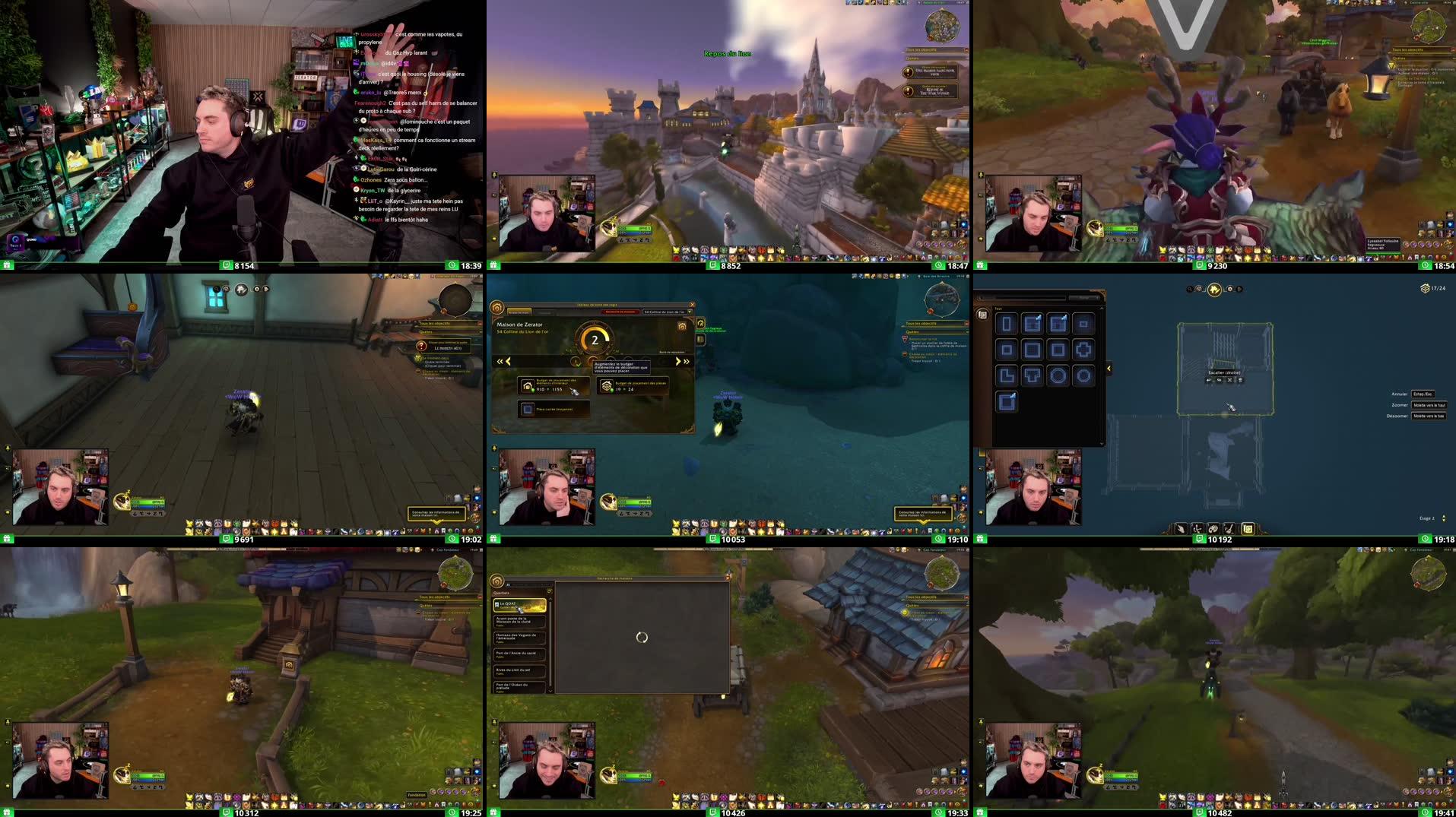Image resolution: width=1456 pixels, height=817 pixels.
Task: Select the L-shaped room piece in the floor palette
Action: (x=1007, y=375)
